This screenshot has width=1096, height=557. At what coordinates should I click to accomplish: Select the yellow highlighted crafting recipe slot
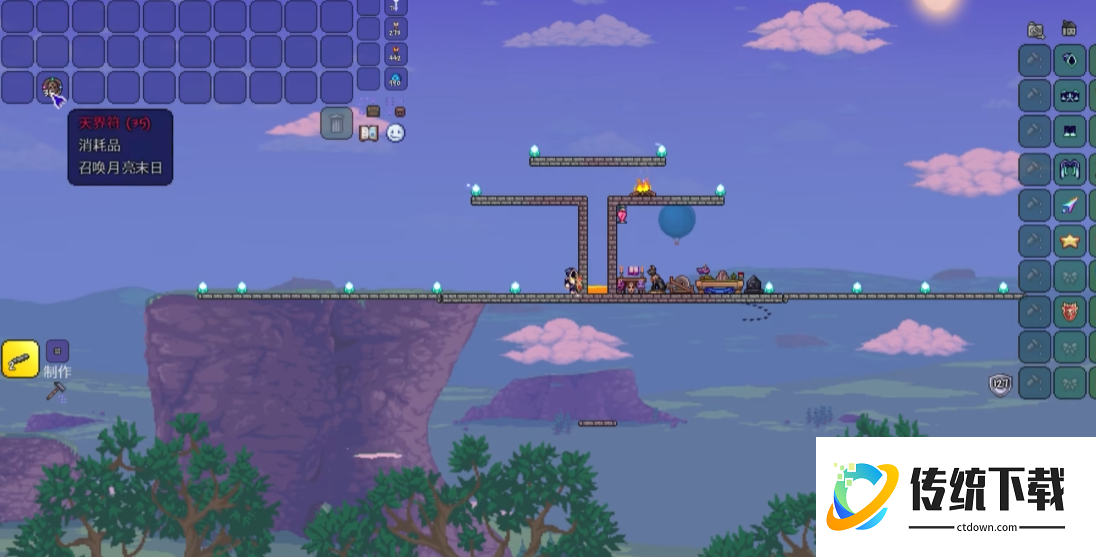20,359
